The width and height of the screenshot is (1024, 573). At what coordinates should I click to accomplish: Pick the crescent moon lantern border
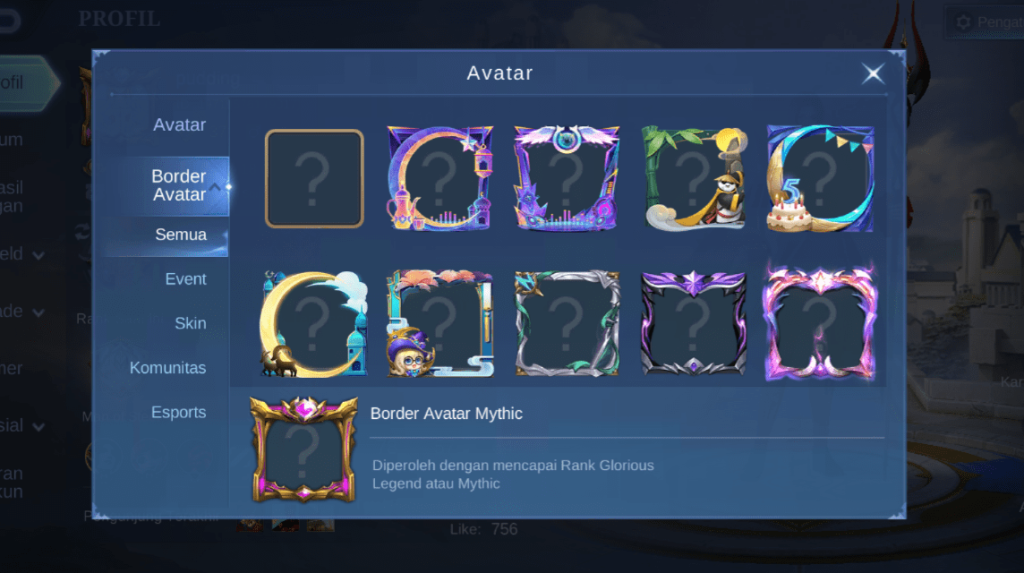[x=440, y=179]
